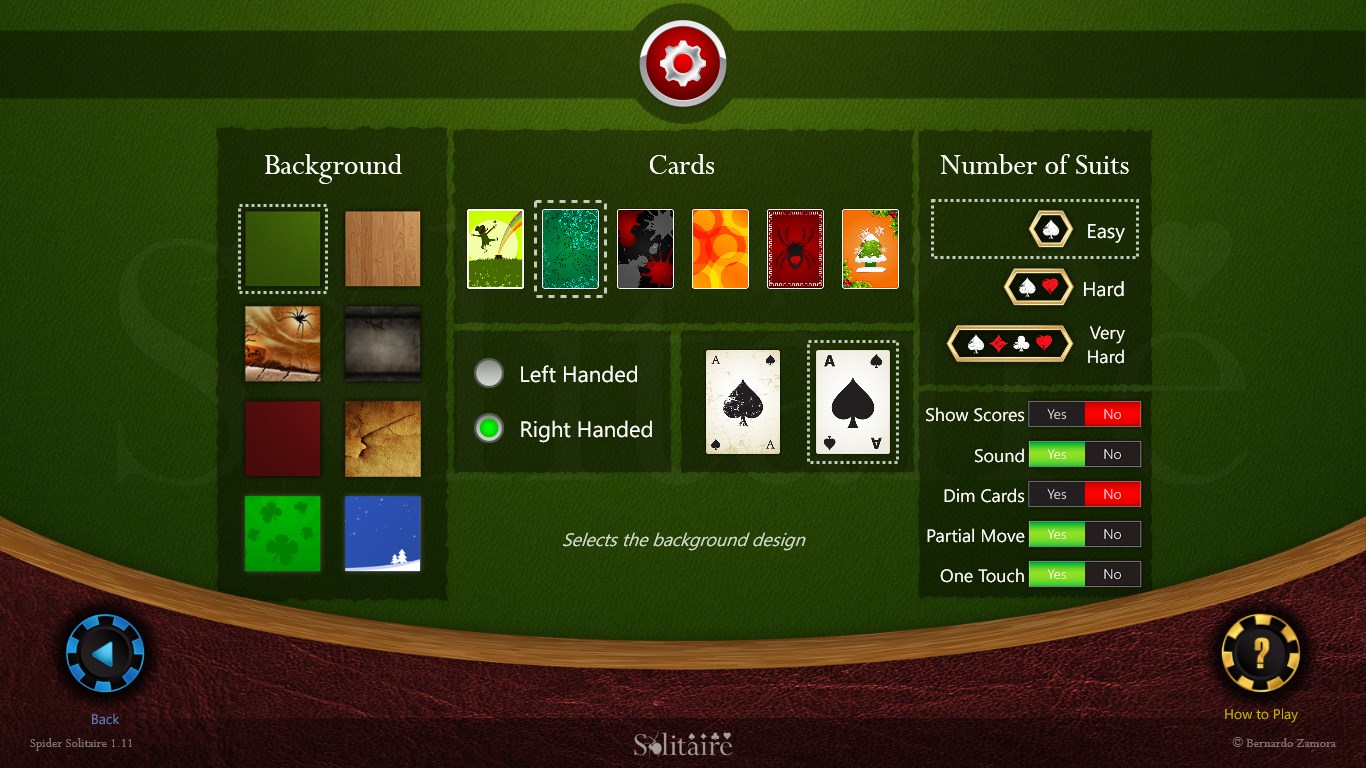This screenshot has width=1366, height=768.
Task: Pick the snowy winter background
Action: click(x=383, y=534)
